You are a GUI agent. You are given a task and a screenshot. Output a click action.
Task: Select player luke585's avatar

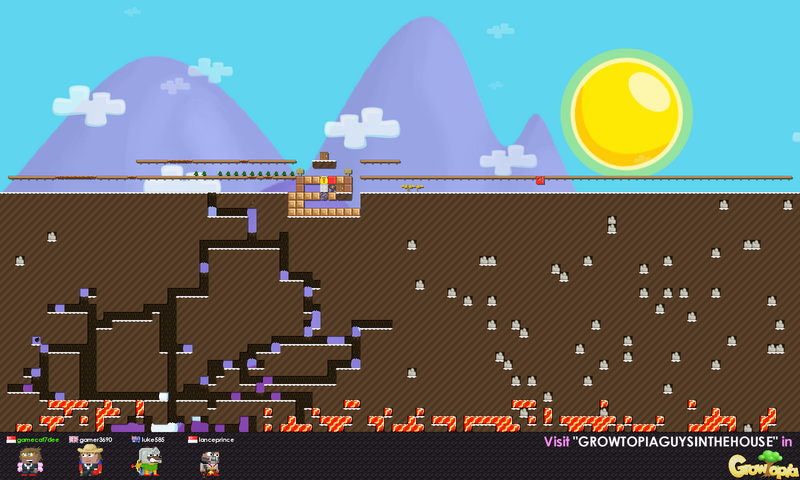point(148,461)
